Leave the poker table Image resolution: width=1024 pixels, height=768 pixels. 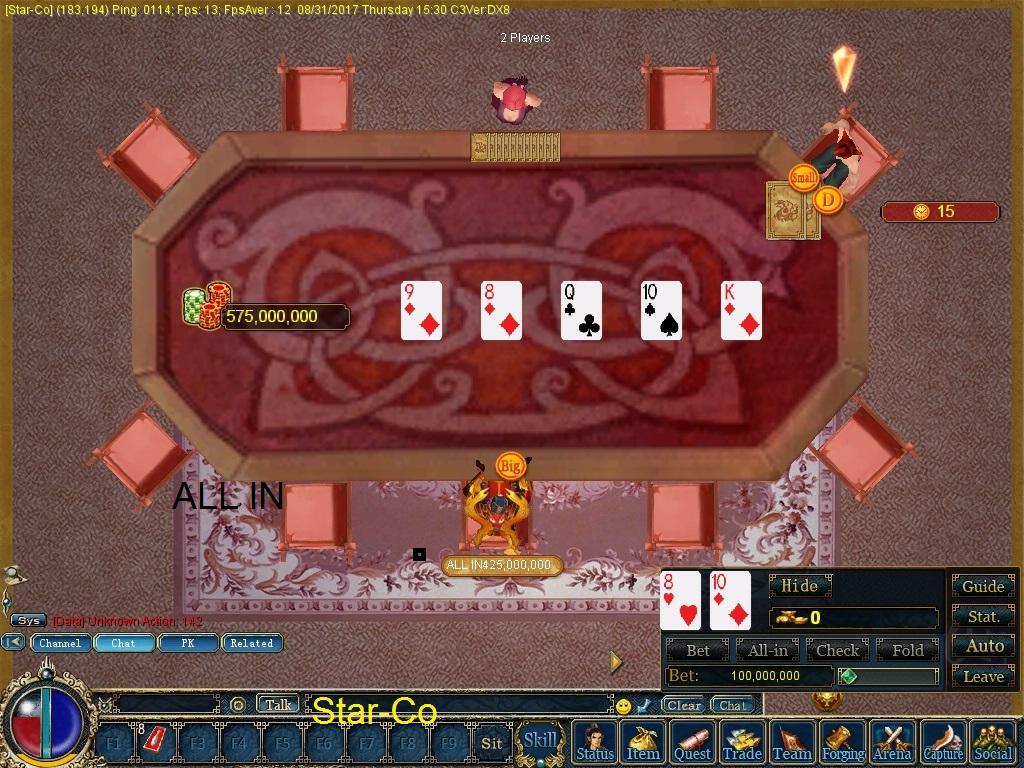tap(982, 676)
